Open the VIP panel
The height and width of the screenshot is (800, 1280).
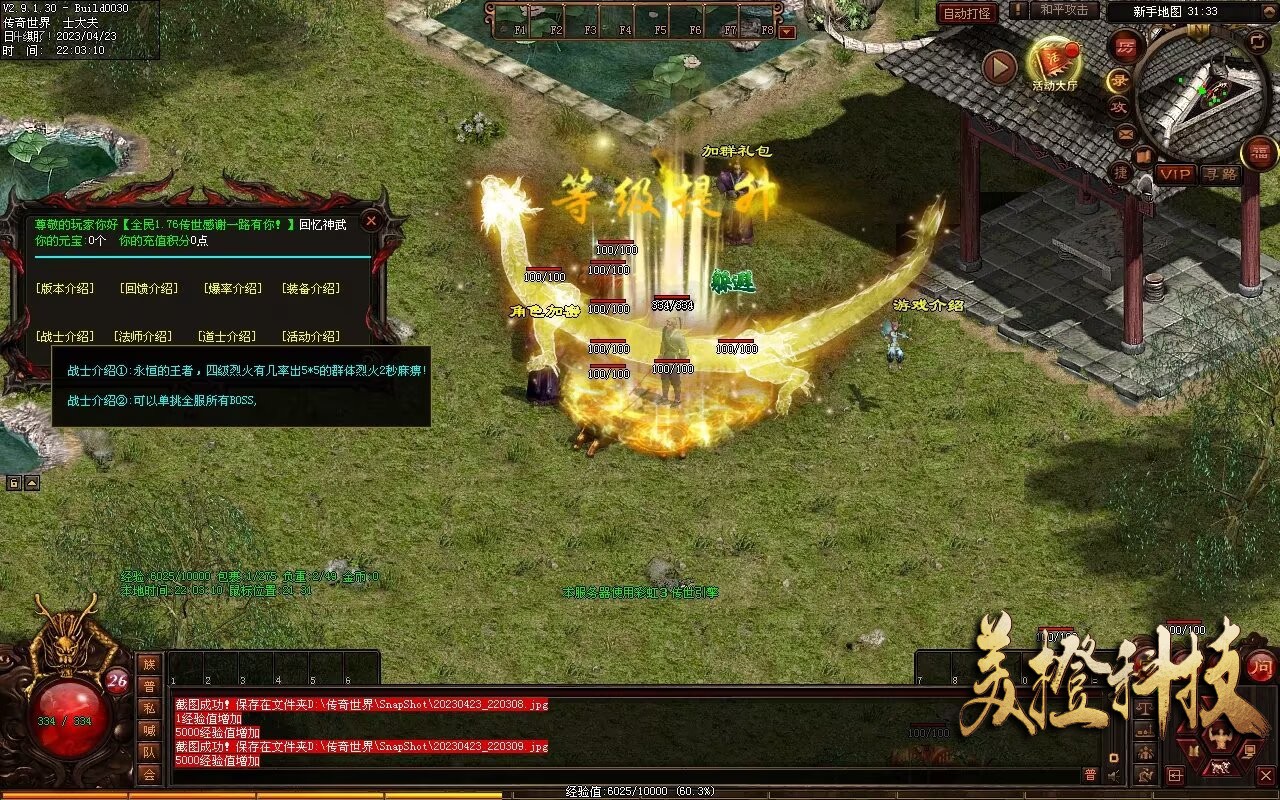pos(1176,174)
